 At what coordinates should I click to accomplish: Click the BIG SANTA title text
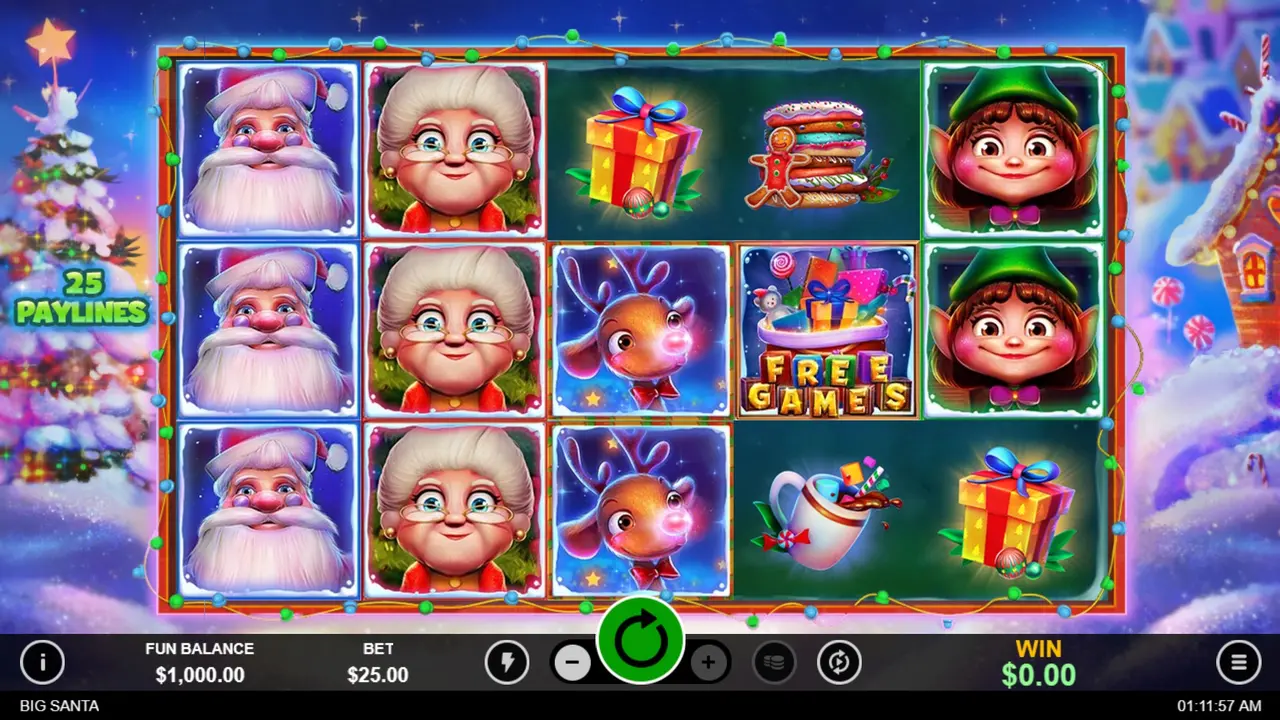(x=57, y=705)
